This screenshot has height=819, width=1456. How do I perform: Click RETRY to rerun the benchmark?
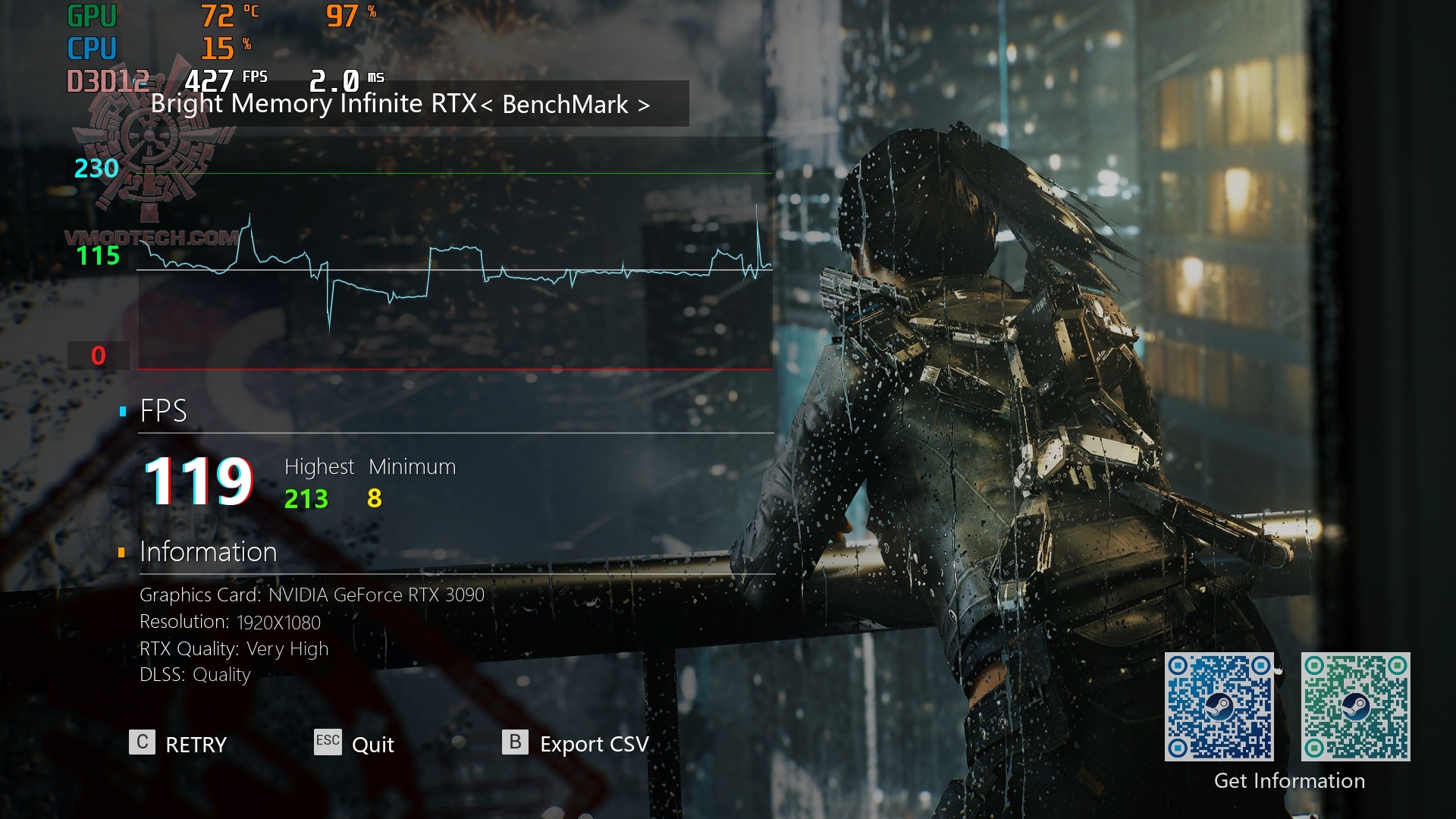pos(192,744)
